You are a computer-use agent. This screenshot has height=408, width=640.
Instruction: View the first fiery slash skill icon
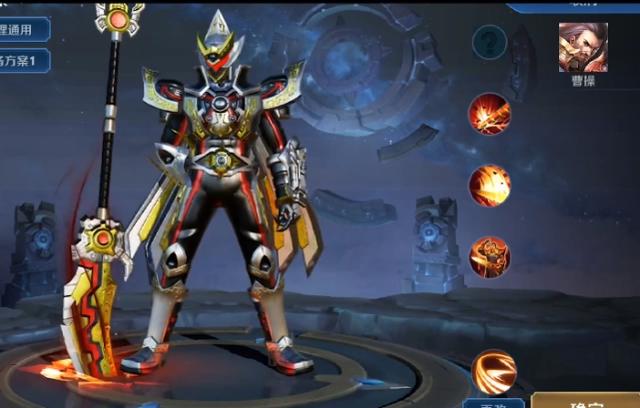[x=490, y=114]
